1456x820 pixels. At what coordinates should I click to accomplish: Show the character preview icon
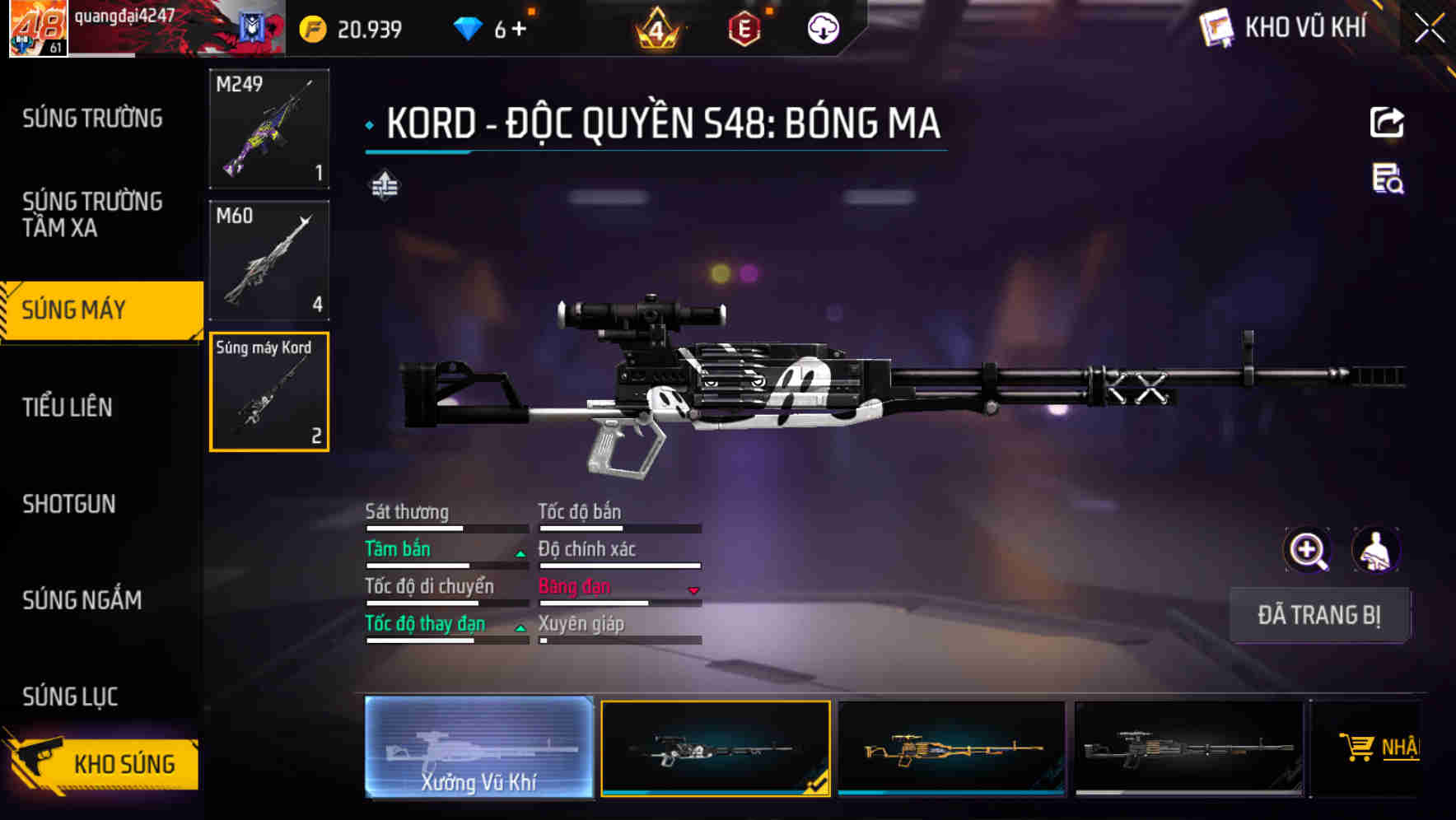(1375, 550)
